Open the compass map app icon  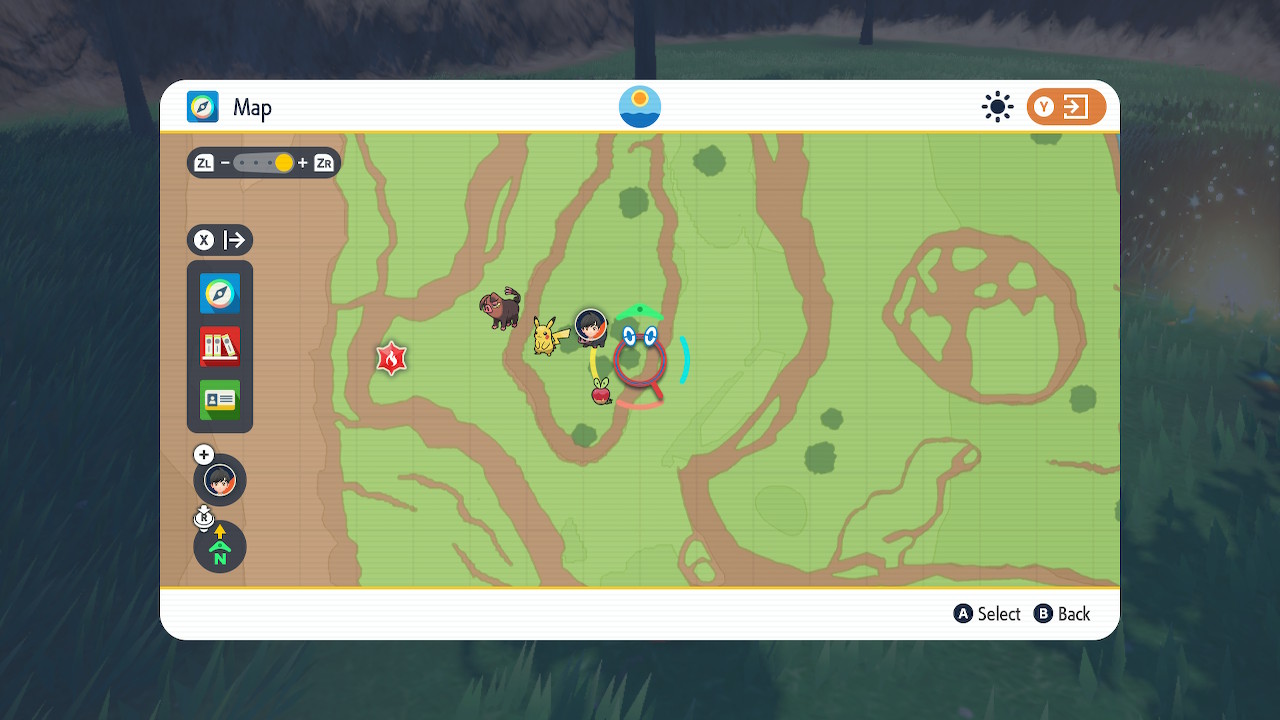[x=220, y=294]
